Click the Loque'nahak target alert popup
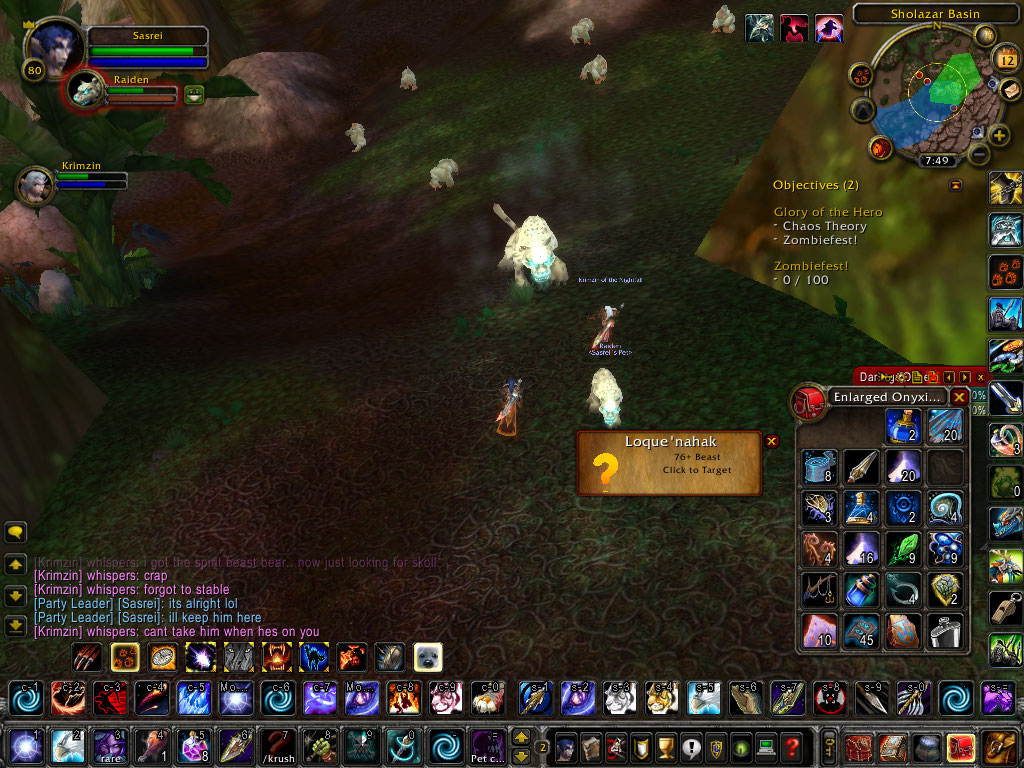Image resolution: width=1024 pixels, height=768 pixels. (668, 463)
